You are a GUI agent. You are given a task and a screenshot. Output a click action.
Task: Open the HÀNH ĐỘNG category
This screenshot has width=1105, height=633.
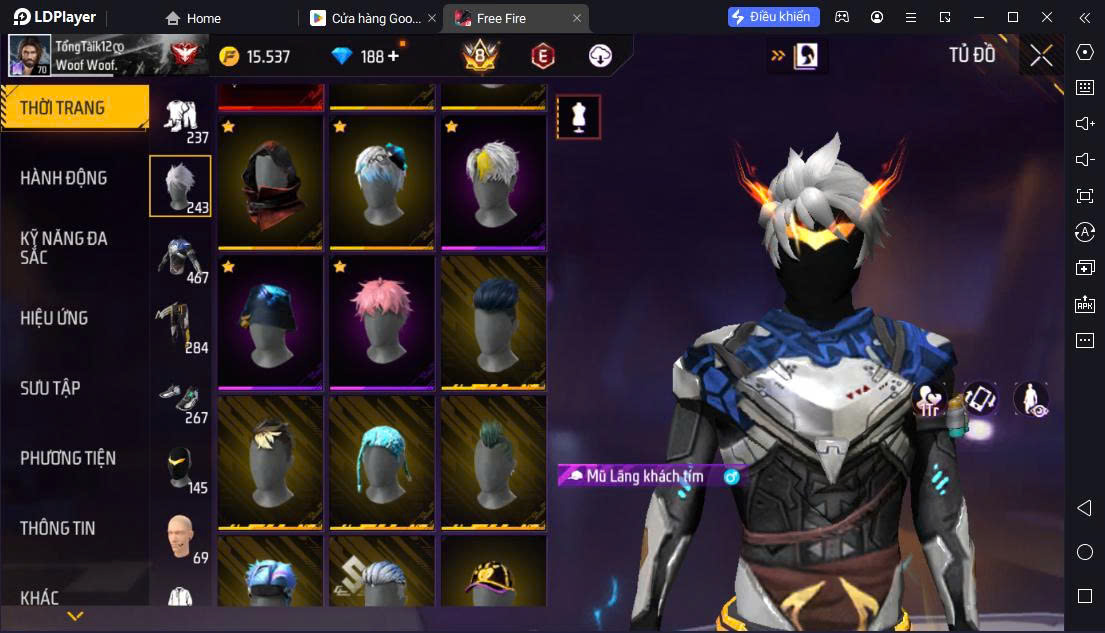pos(64,178)
